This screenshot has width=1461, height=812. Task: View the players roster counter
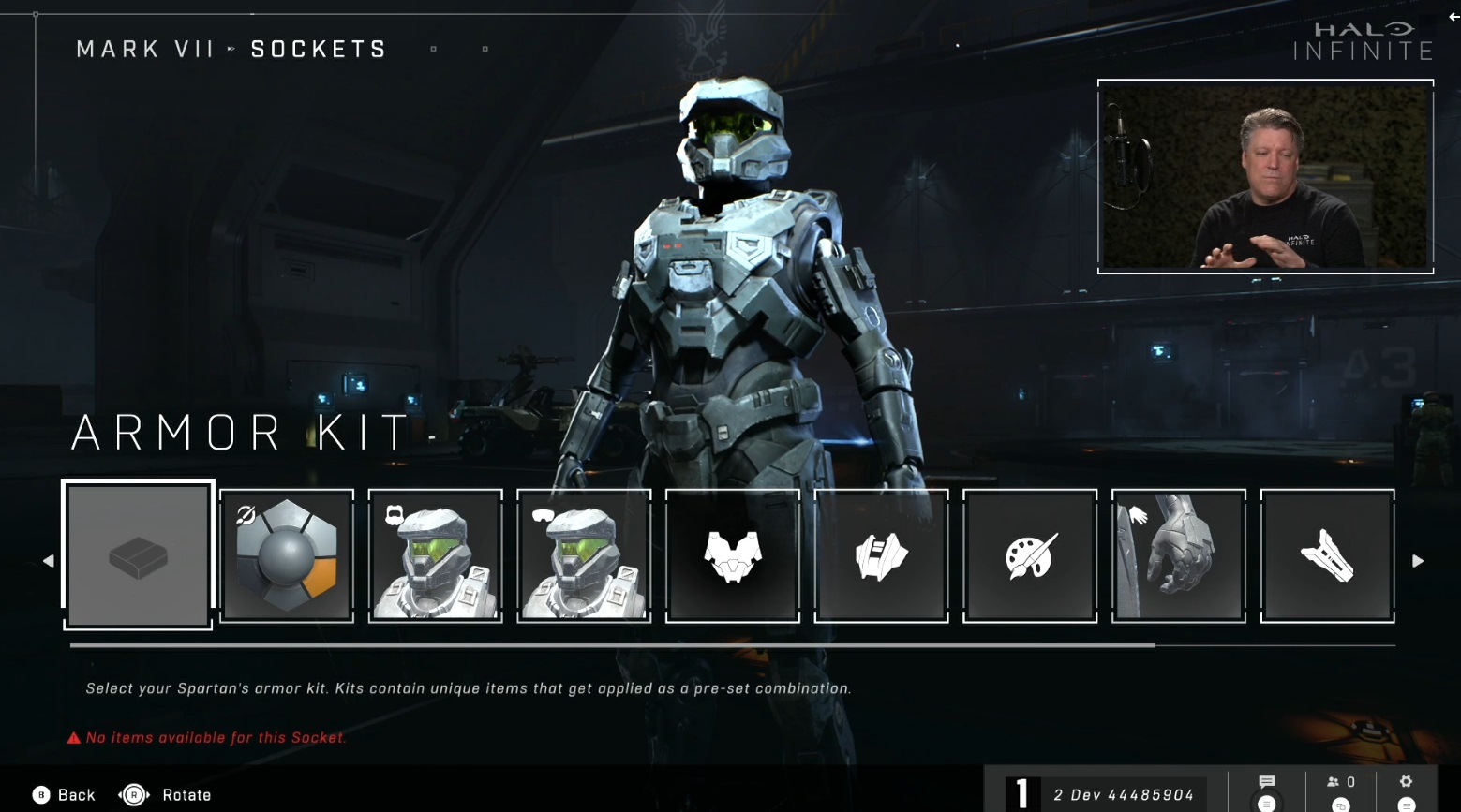[1335, 780]
